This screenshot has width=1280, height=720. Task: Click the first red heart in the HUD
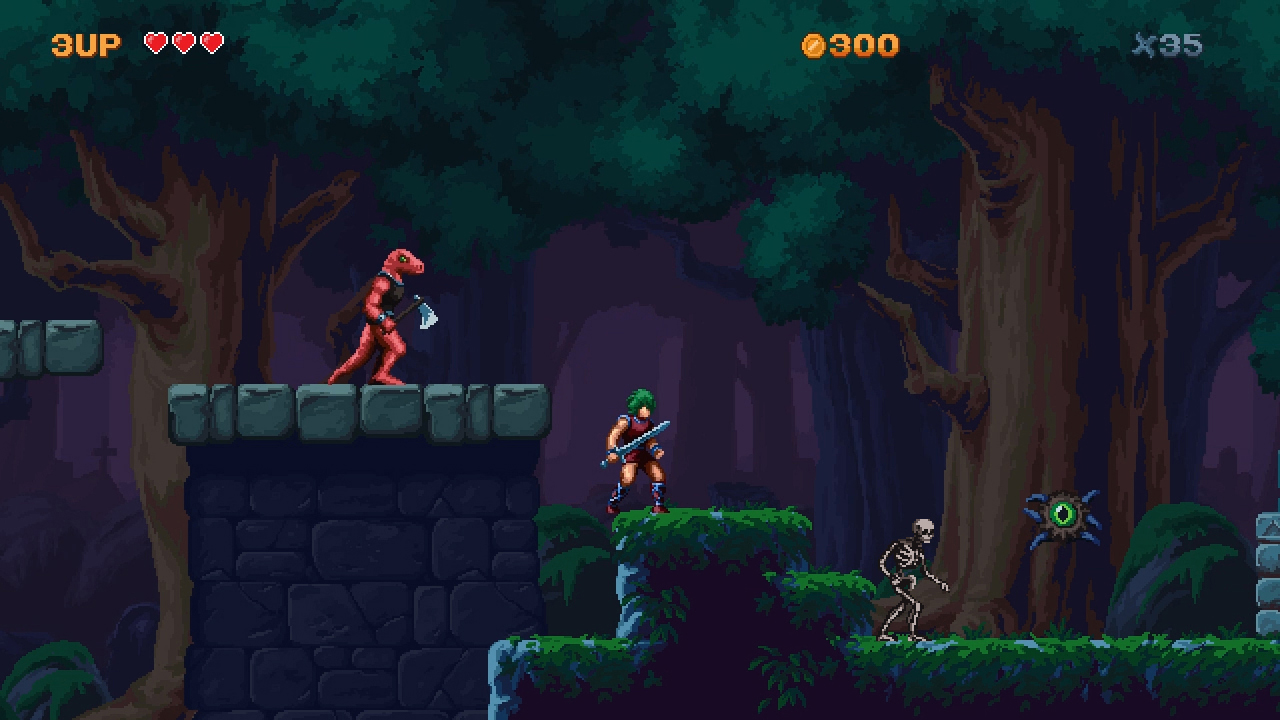[156, 43]
